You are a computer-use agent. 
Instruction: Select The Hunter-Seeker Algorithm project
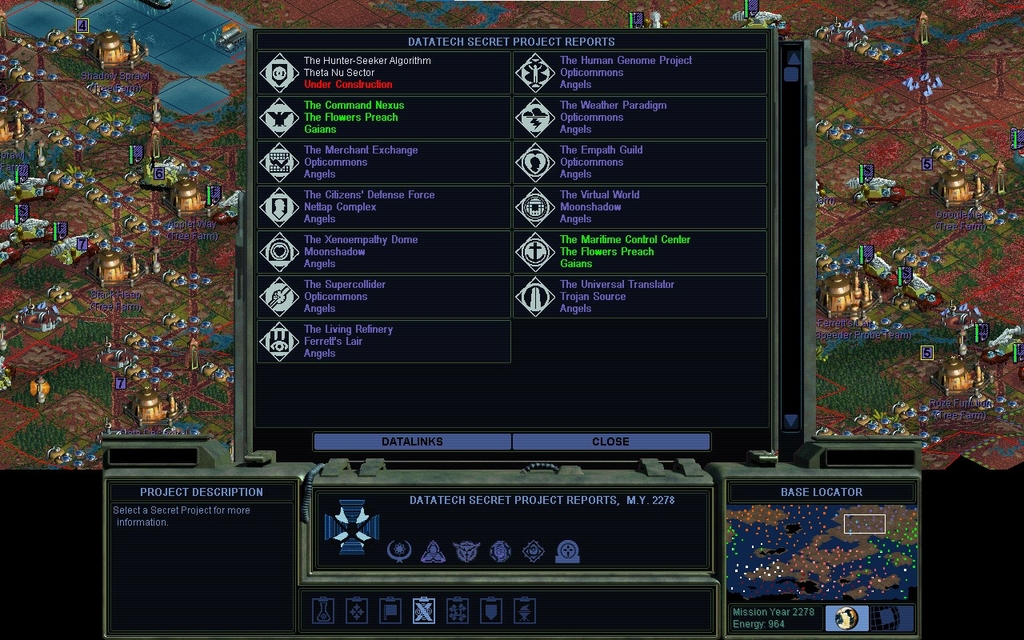click(384, 73)
